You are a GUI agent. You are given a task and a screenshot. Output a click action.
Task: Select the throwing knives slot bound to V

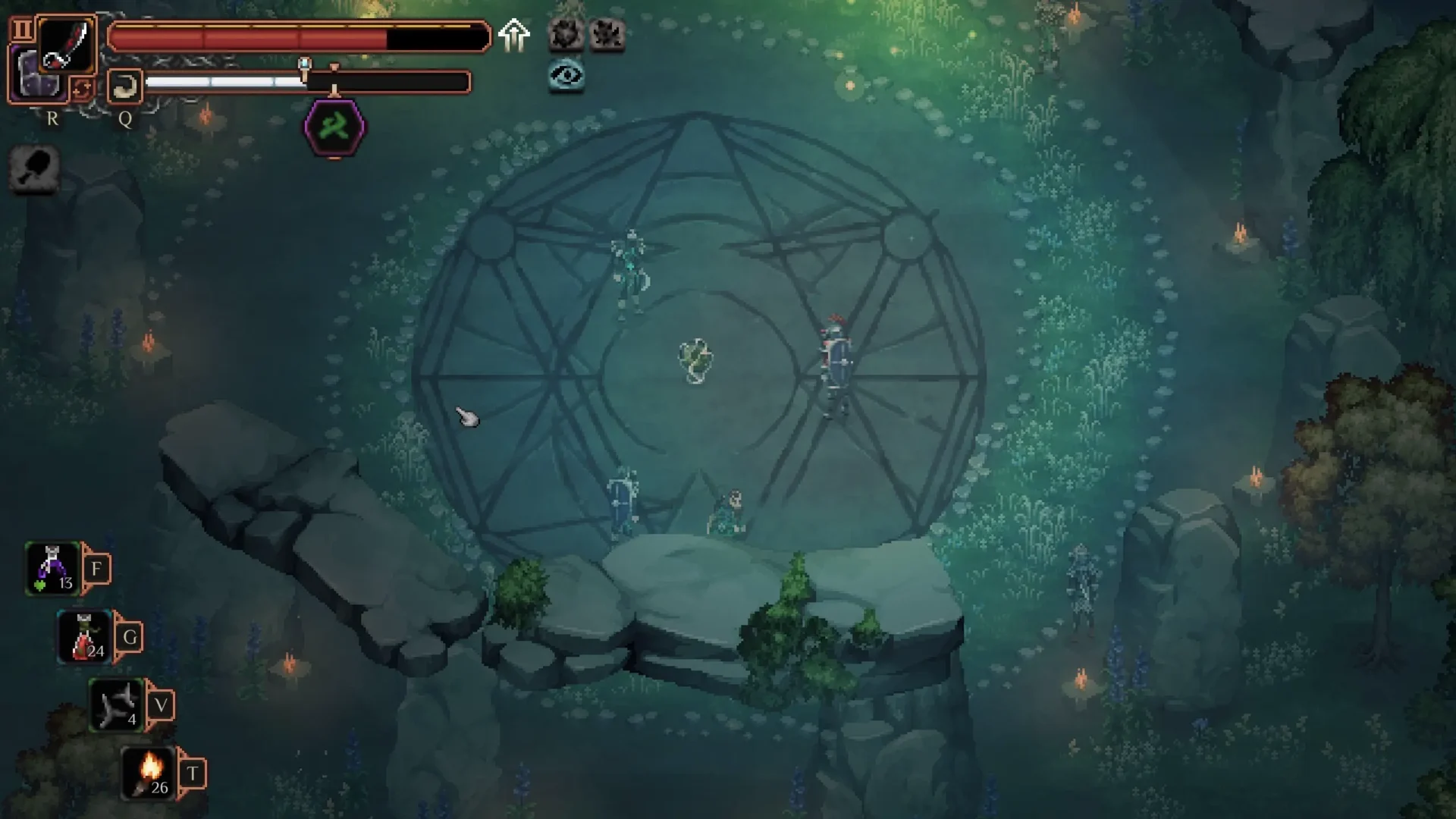tap(114, 704)
